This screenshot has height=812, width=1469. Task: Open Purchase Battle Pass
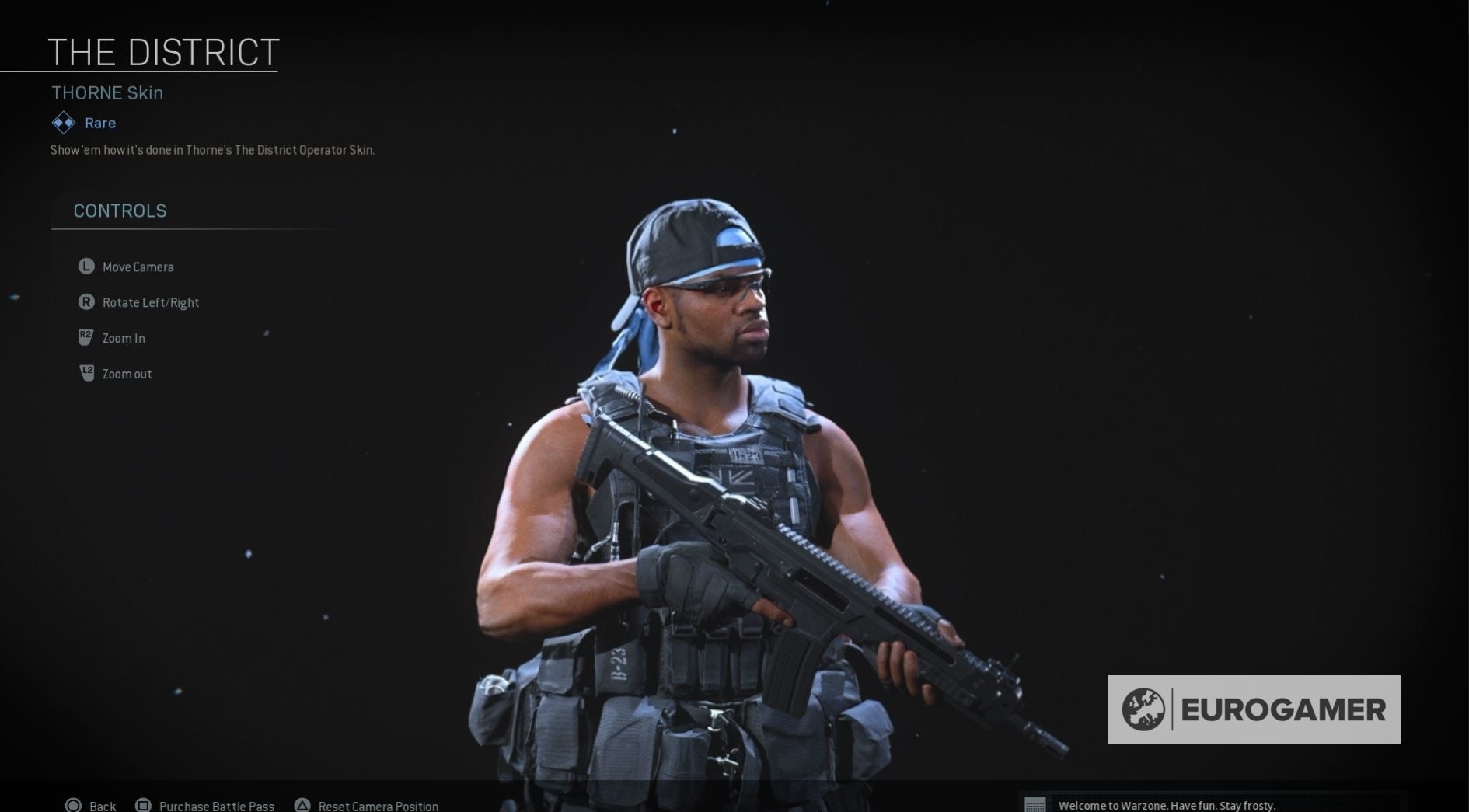215,806
